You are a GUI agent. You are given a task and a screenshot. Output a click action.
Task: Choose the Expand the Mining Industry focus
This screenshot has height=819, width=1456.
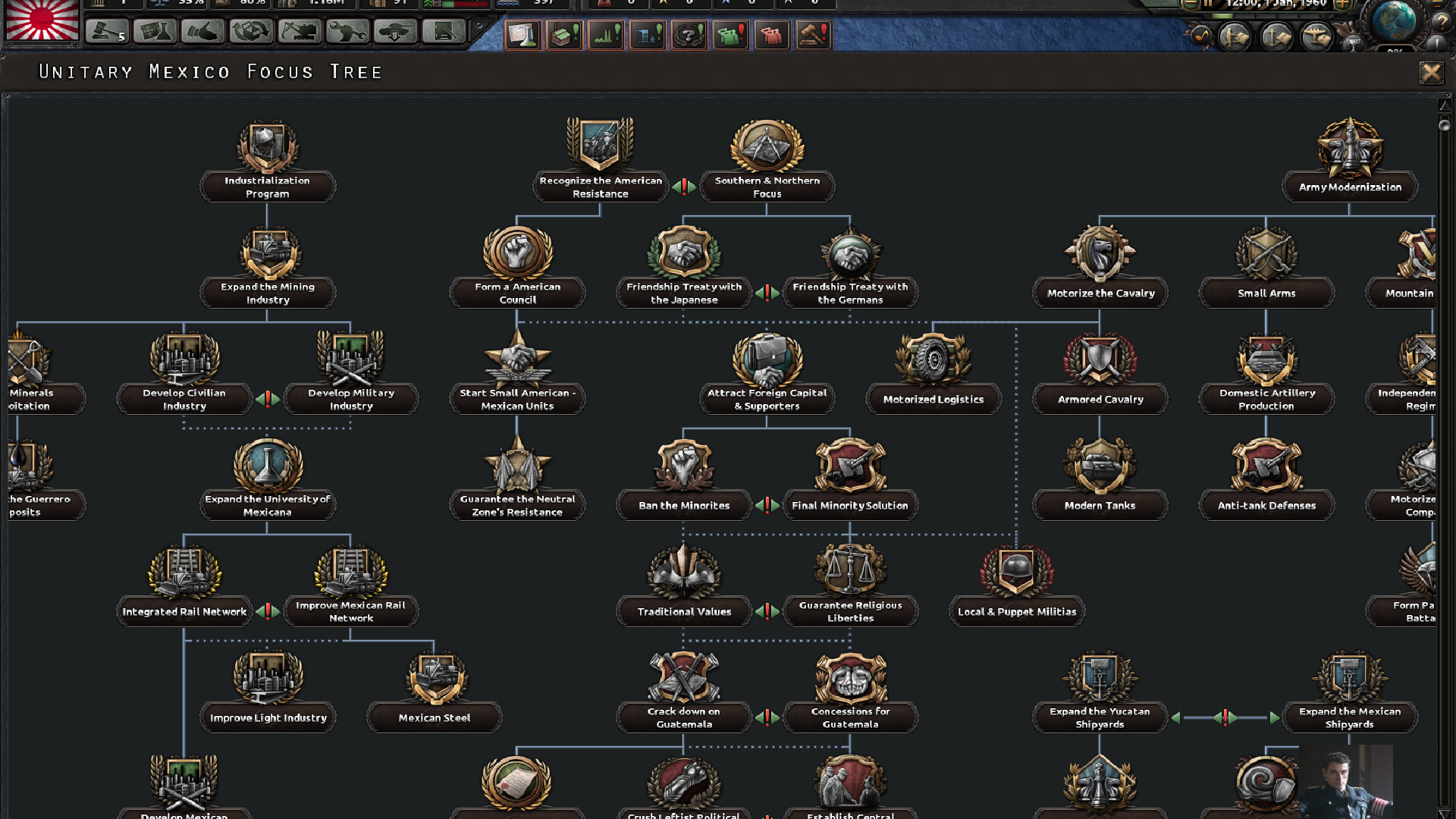(268, 267)
